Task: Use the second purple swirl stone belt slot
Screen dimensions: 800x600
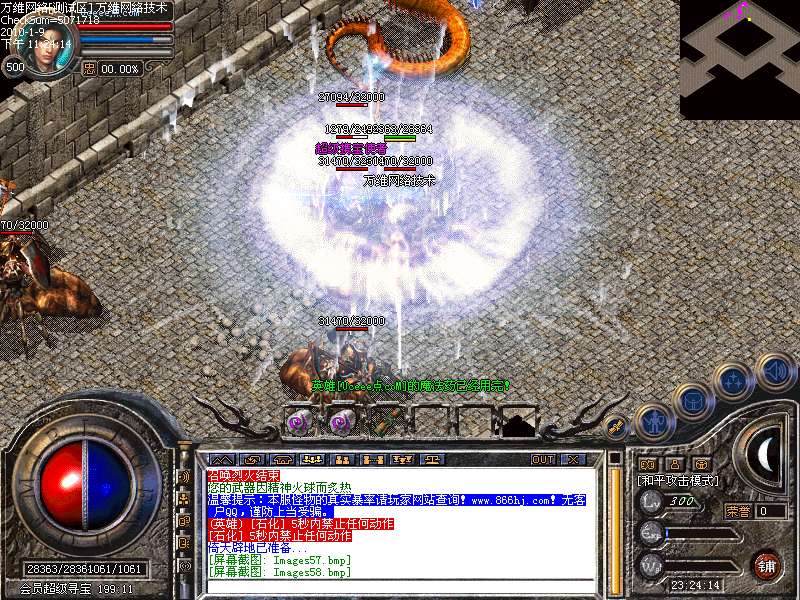Action: point(340,423)
